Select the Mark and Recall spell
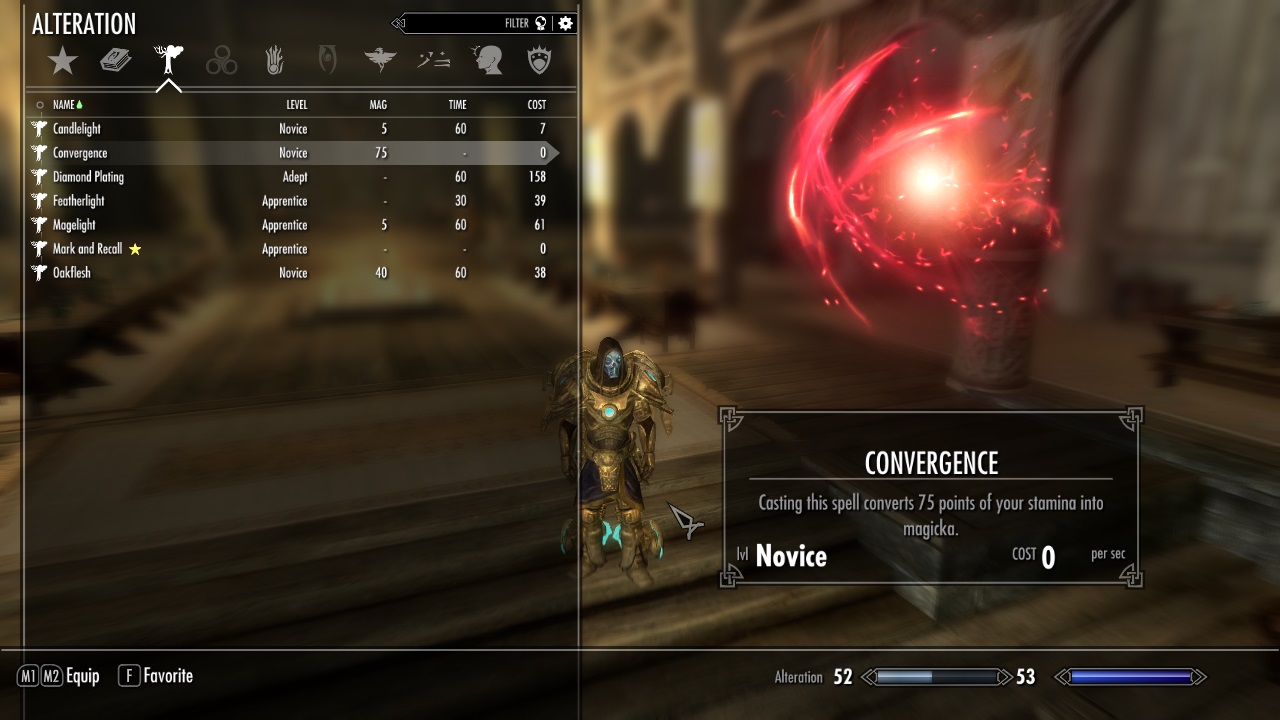Image resolution: width=1280 pixels, height=720 pixels. click(x=87, y=249)
